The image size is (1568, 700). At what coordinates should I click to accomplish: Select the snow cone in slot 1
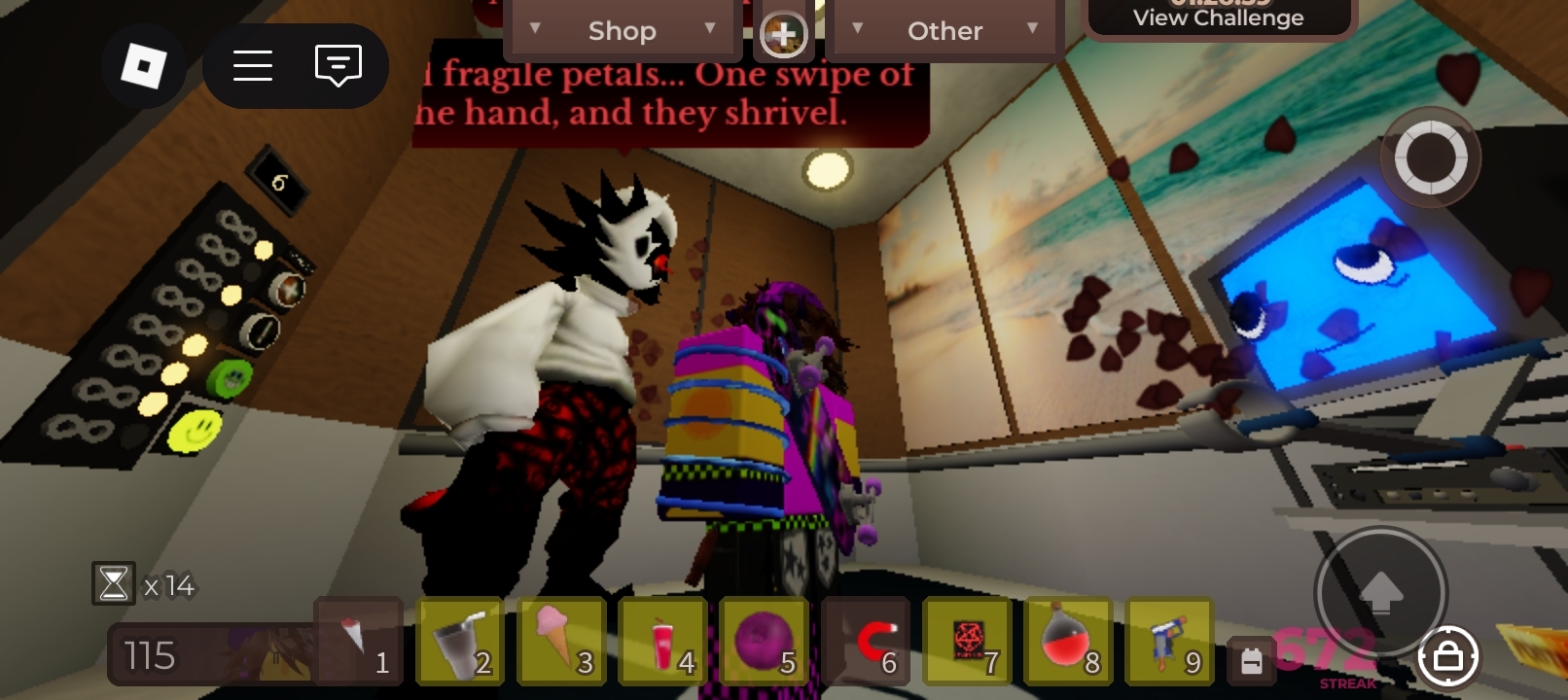point(358,642)
